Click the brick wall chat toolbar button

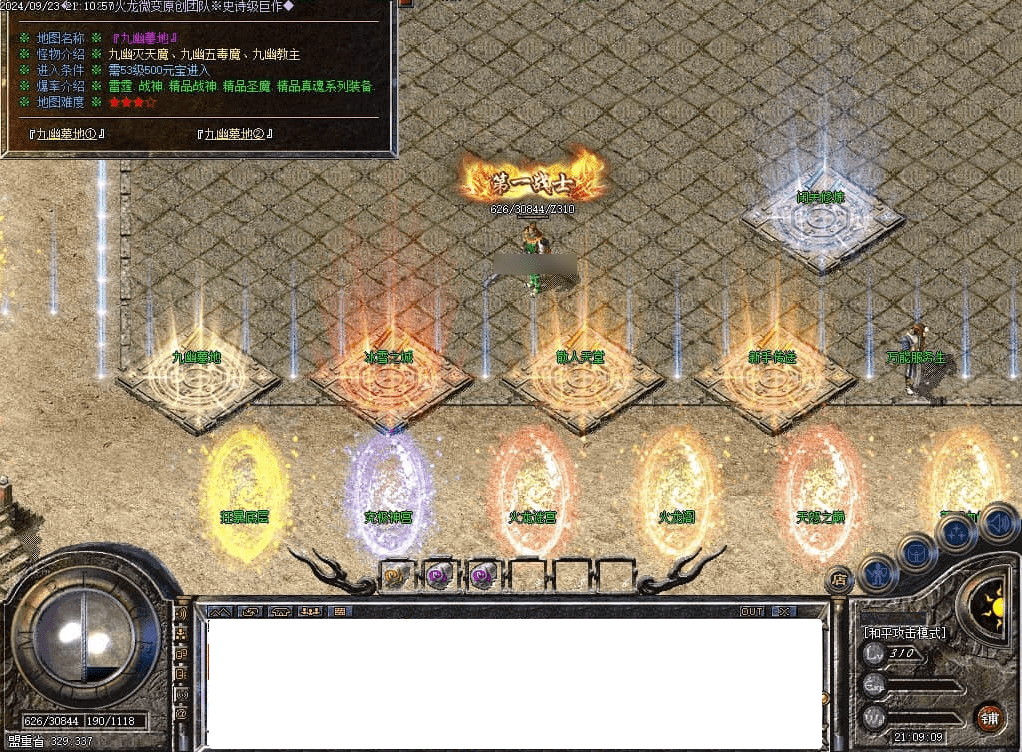[x=340, y=611]
